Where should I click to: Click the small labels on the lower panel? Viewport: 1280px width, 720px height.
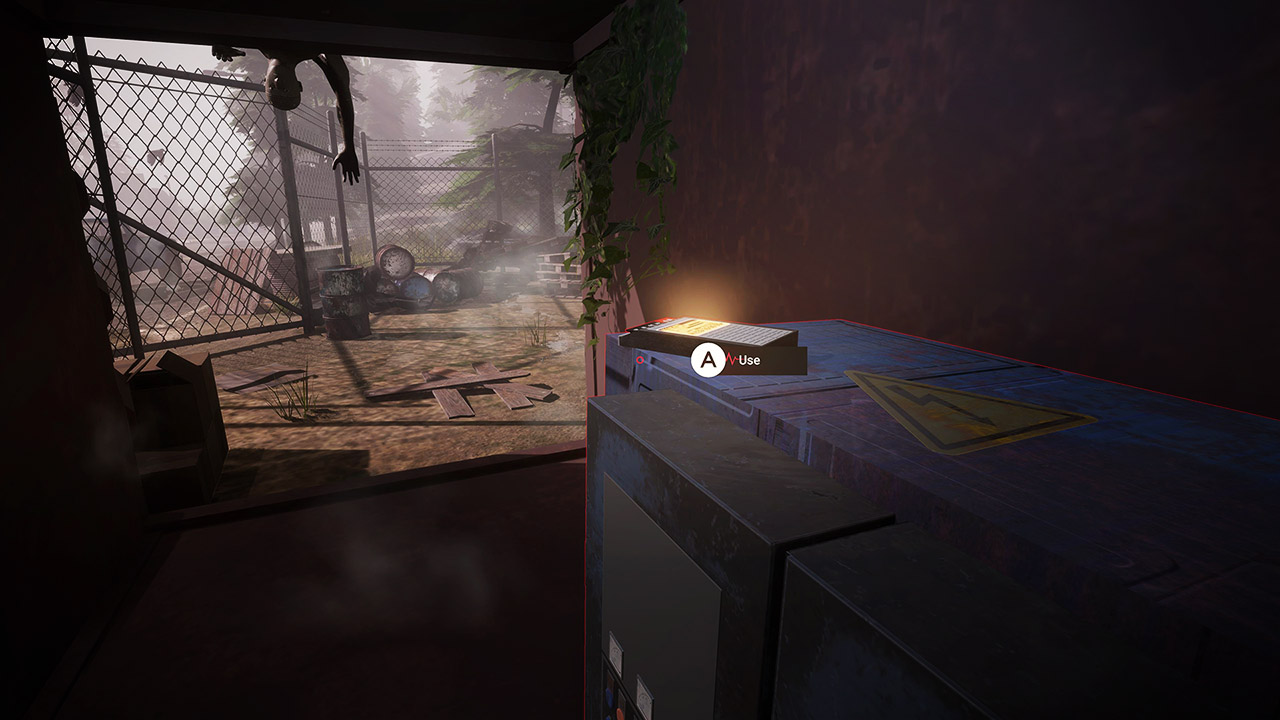click(x=616, y=654)
